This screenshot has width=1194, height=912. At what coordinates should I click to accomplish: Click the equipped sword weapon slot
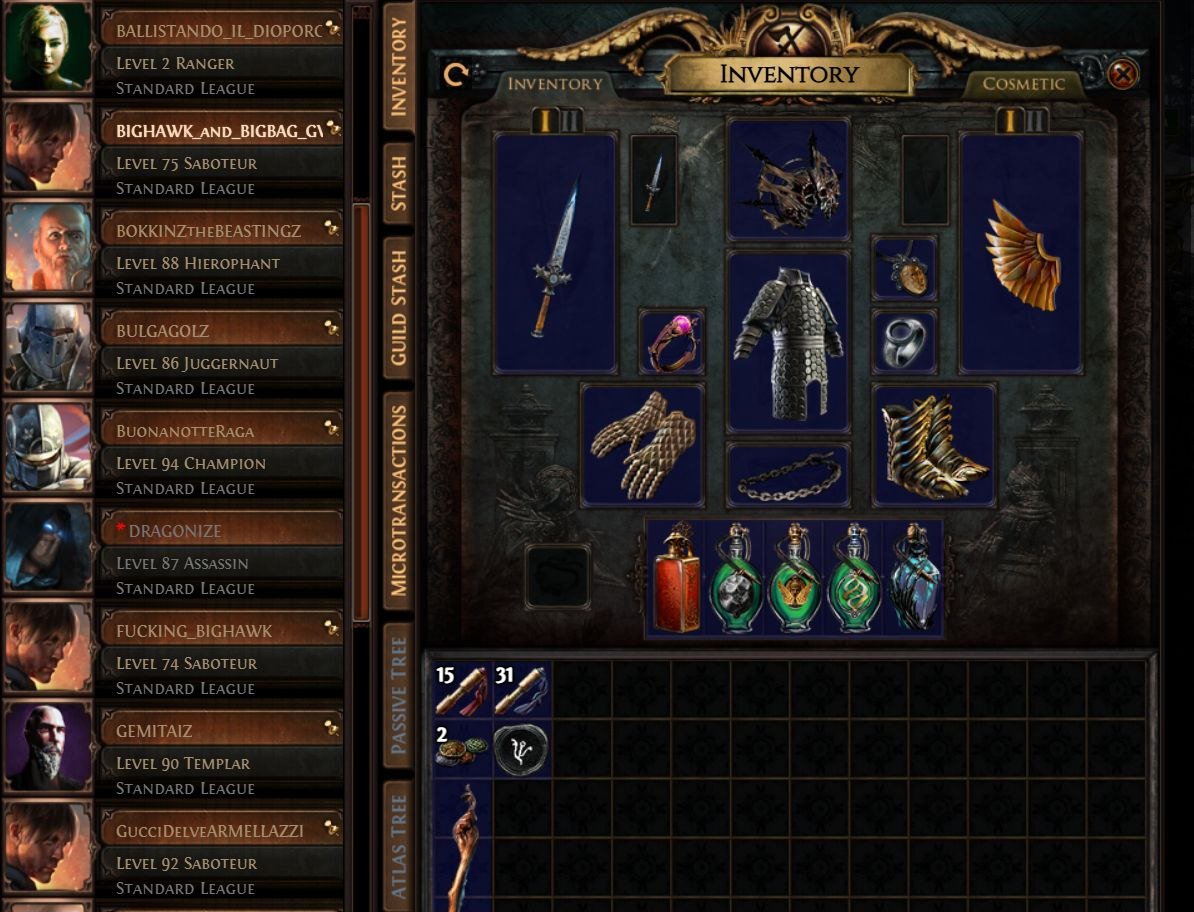[x=555, y=253]
